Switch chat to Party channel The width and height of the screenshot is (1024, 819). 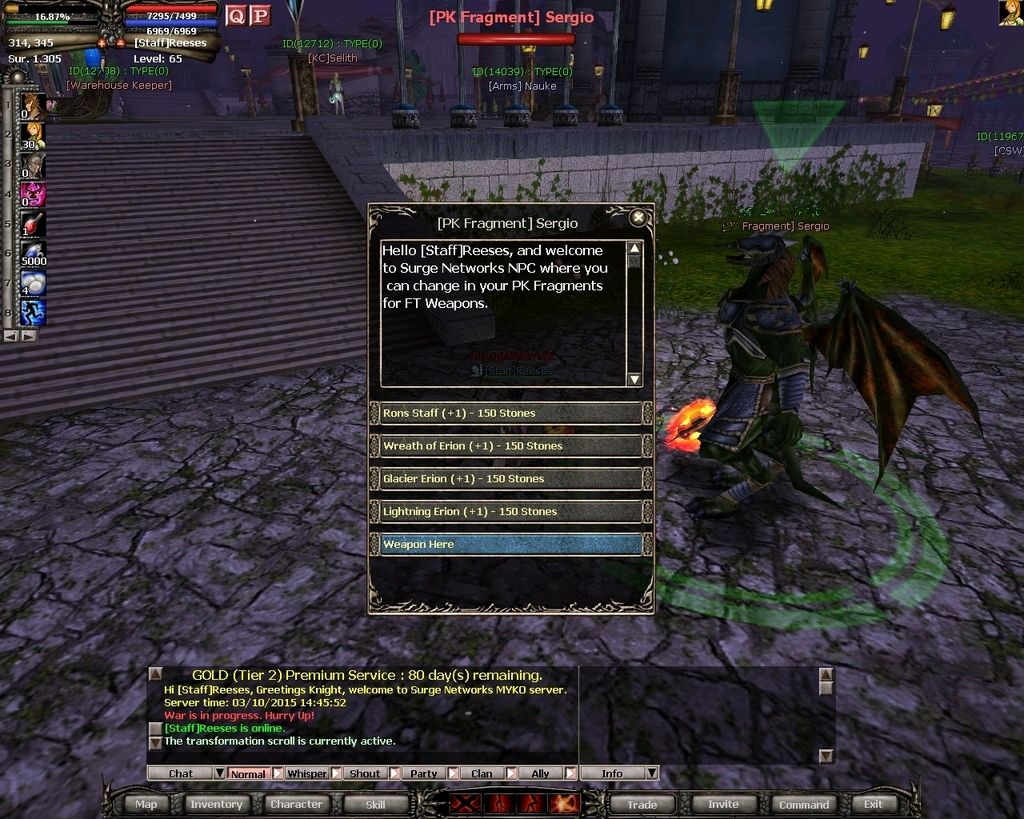(x=424, y=773)
